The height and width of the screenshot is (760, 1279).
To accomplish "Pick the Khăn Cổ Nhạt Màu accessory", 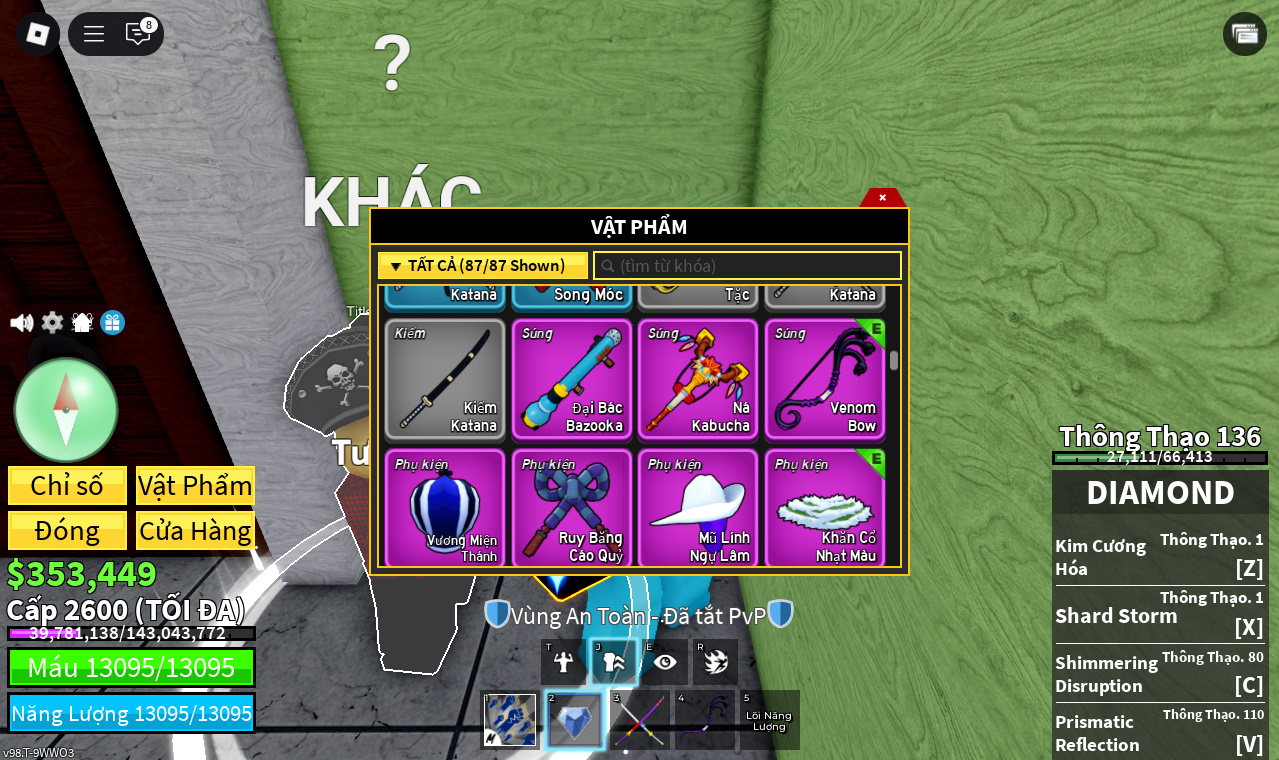I will (x=825, y=509).
